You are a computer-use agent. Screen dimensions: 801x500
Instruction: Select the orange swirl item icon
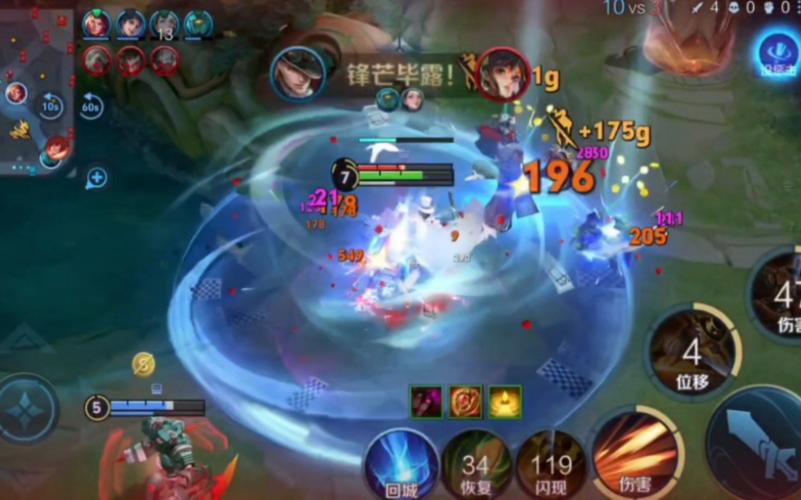point(465,401)
